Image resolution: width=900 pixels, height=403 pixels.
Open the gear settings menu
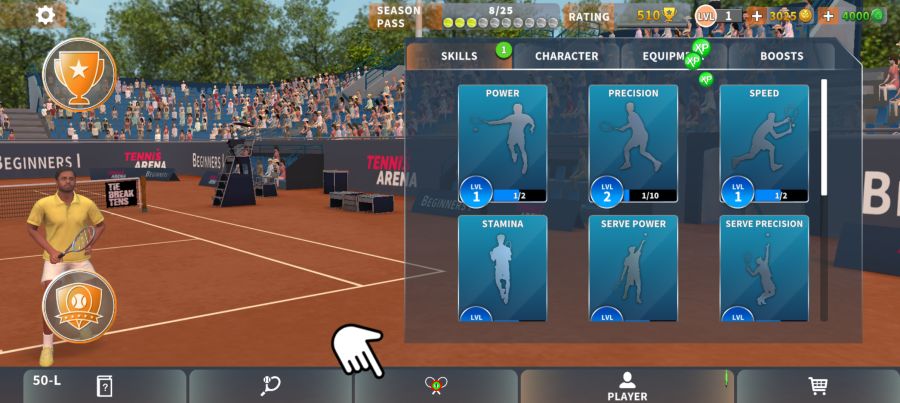[x=46, y=15]
